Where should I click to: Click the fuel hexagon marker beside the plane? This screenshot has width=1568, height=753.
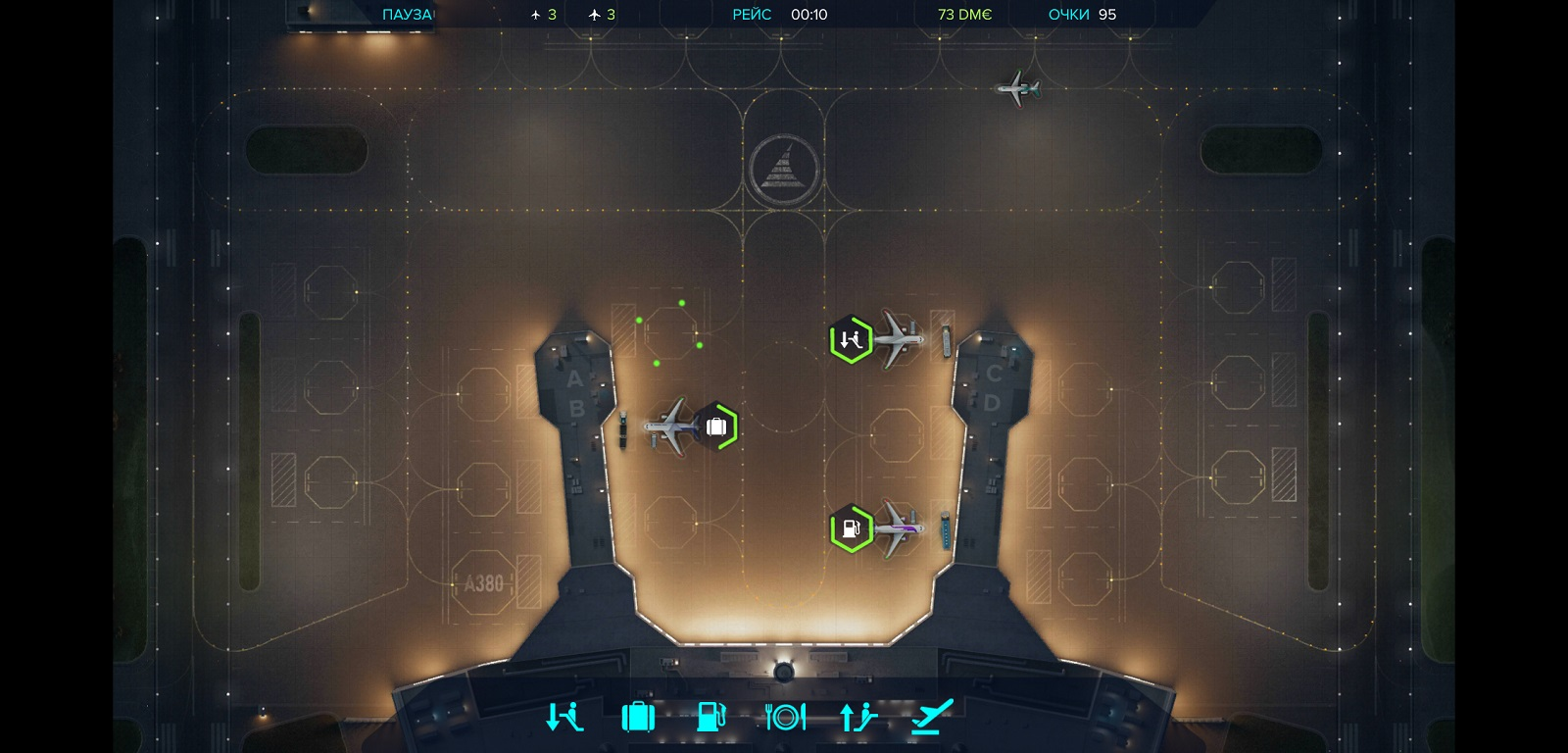click(x=851, y=529)
